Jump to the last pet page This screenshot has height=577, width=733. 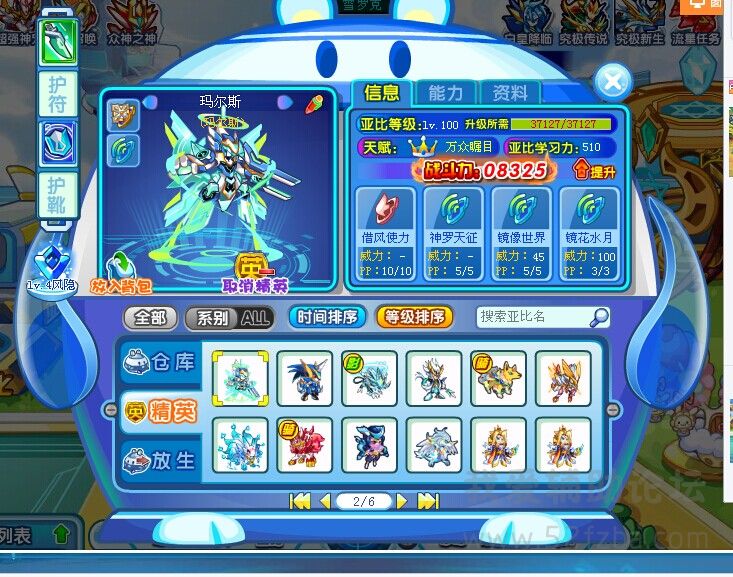click(x=428, y=501)
